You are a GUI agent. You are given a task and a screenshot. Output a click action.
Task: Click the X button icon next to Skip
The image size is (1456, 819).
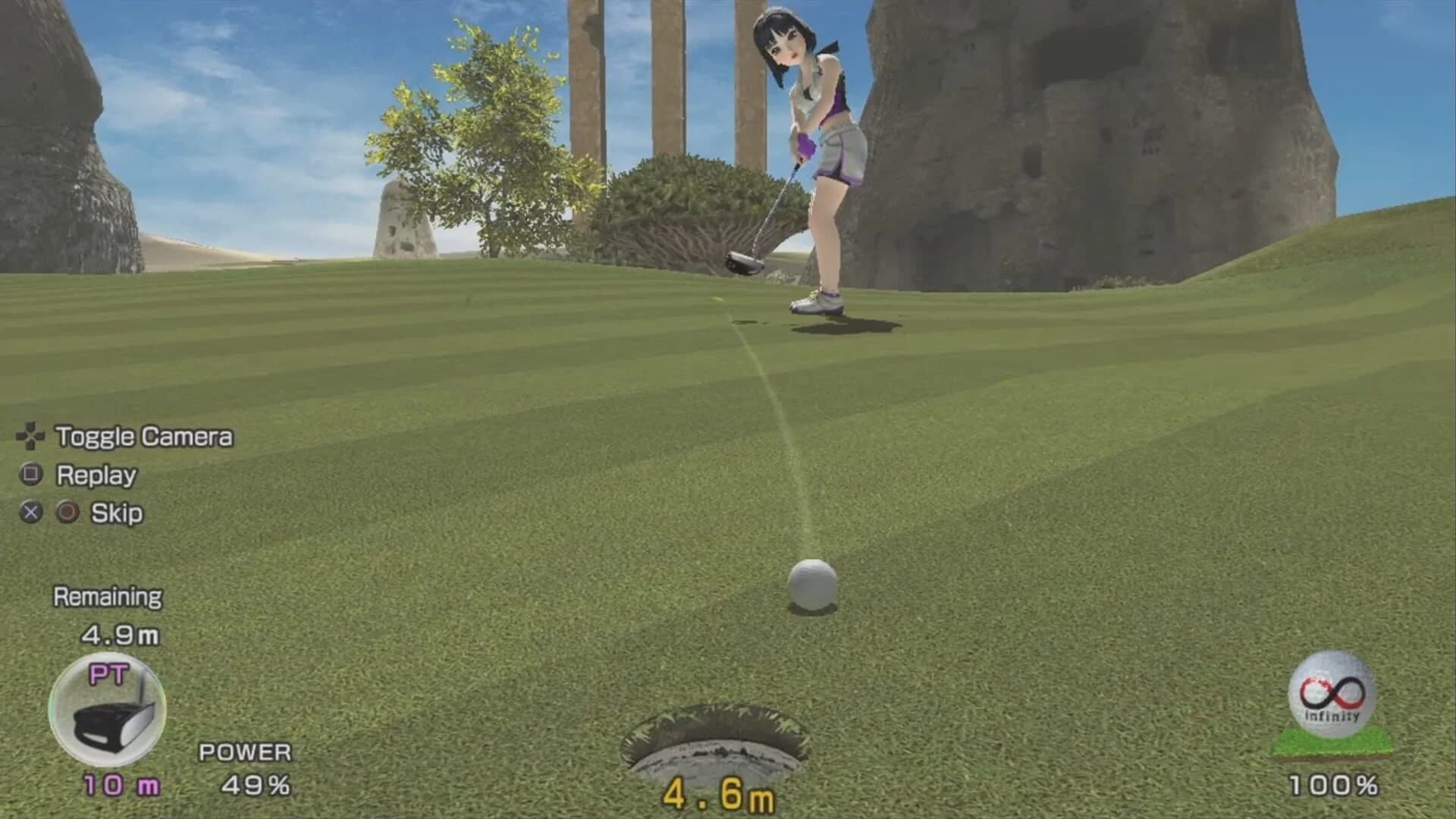pyautogui.click(x=29, y=513)
